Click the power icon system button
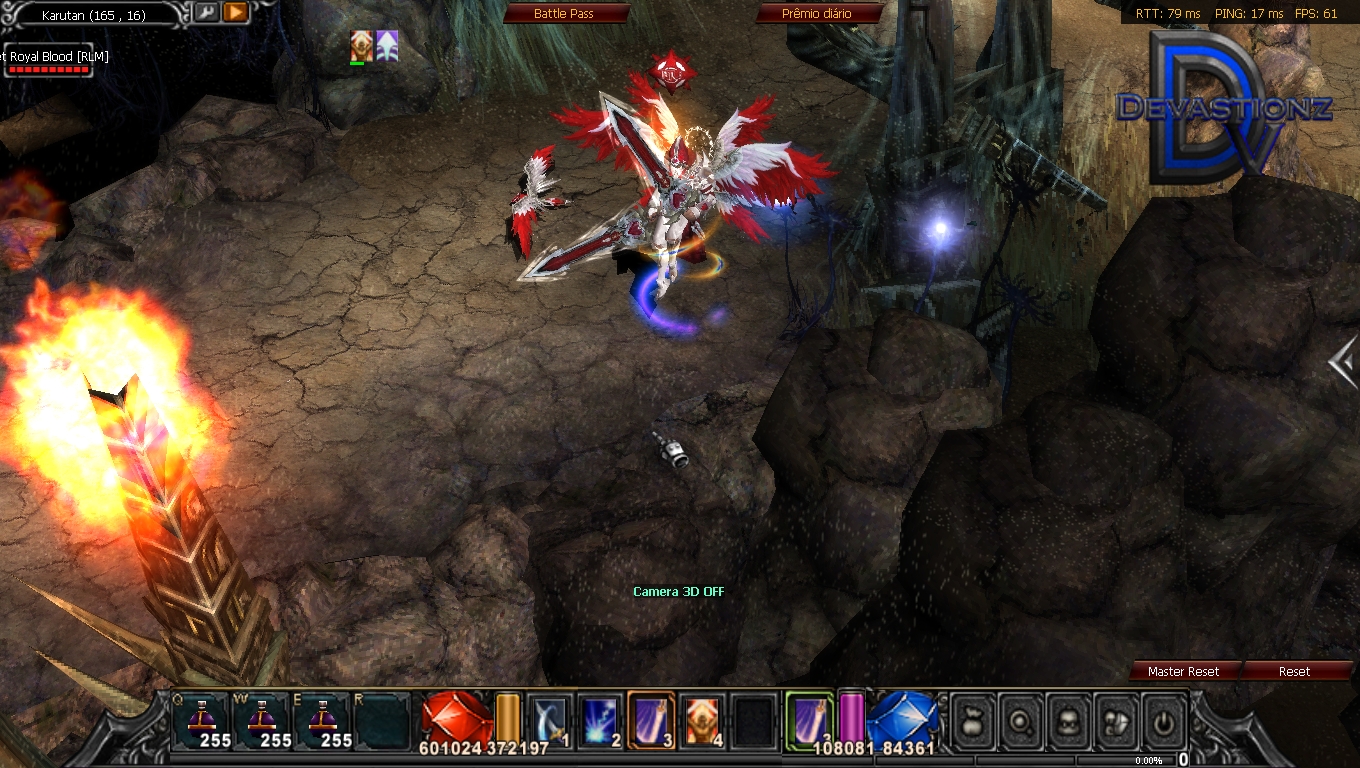This screenshot has width=1360, height=768. click(1165, 722)
